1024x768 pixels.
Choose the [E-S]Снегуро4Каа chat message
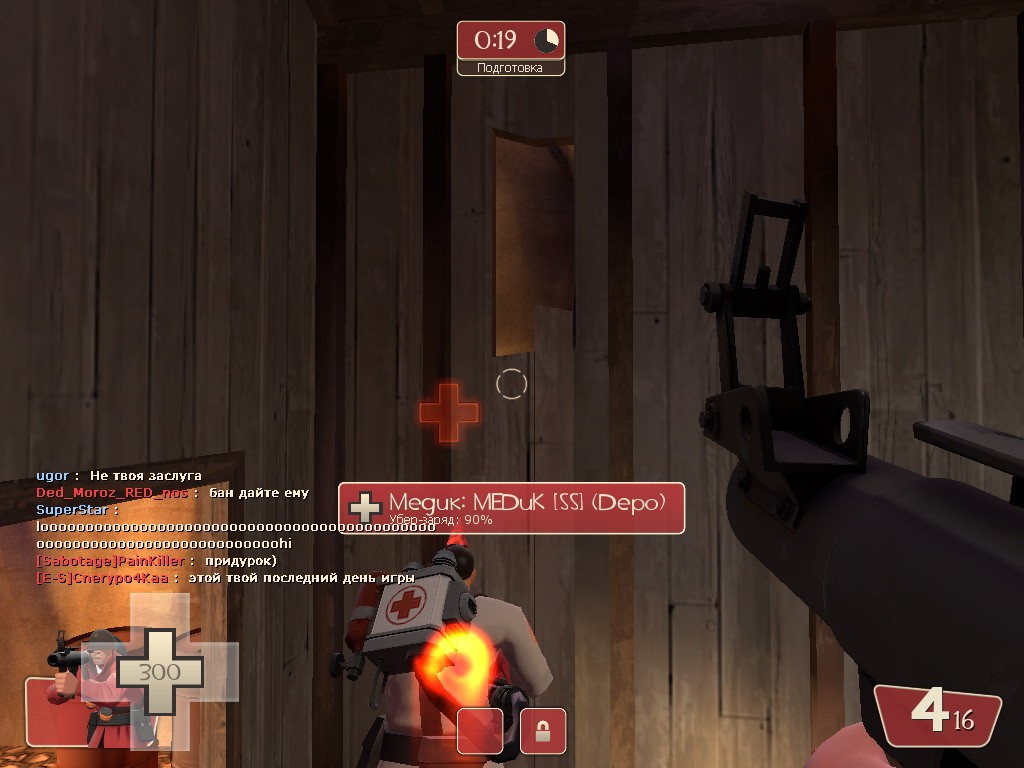(x=211, y=578)
